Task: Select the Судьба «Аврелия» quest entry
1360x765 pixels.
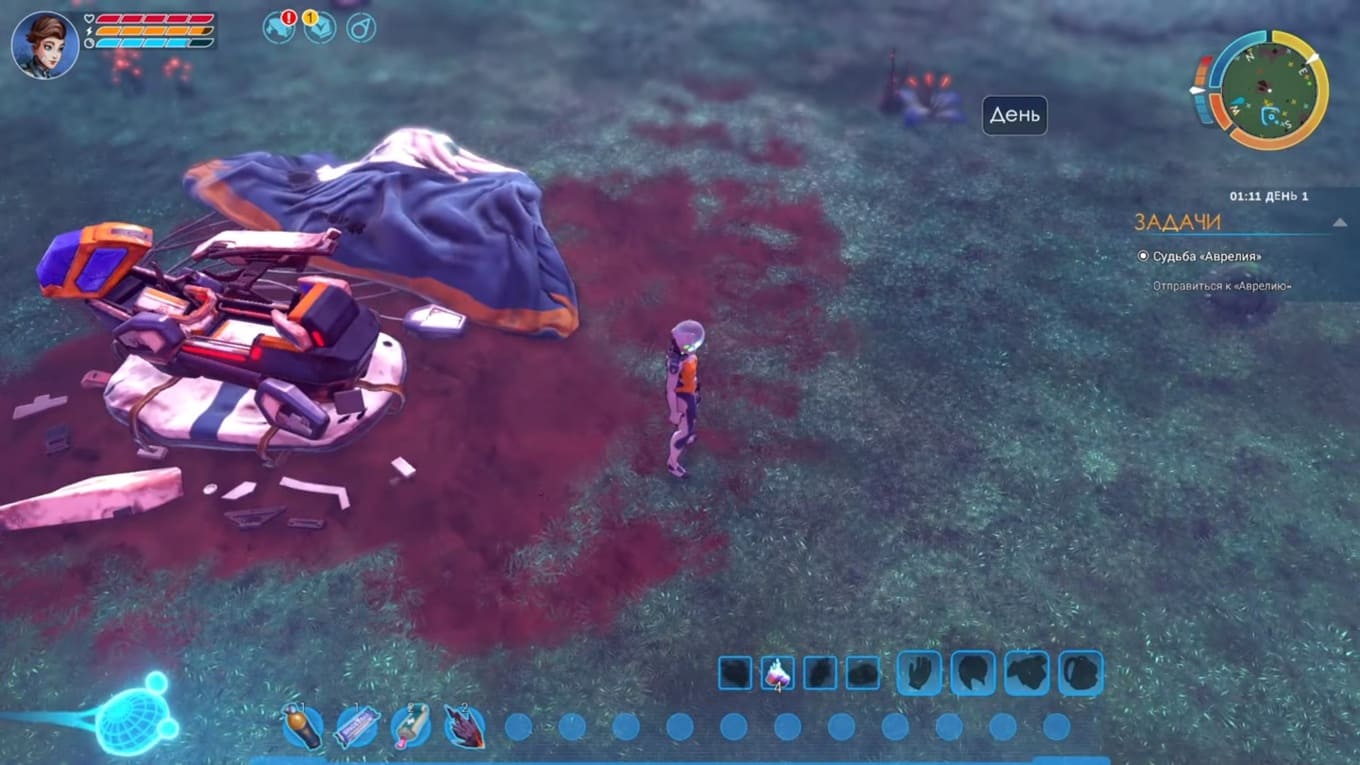Action: 1205,256
